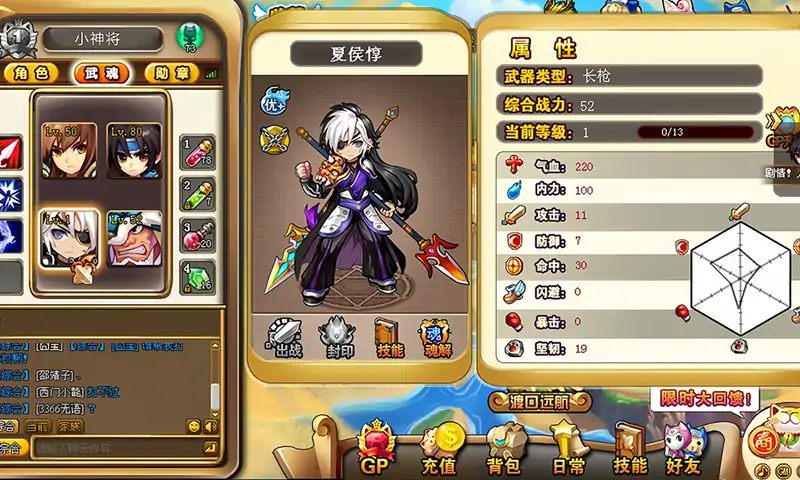Switch to the 角色 character tab
This screenshot has height=480, width=800.
[29, 73]
